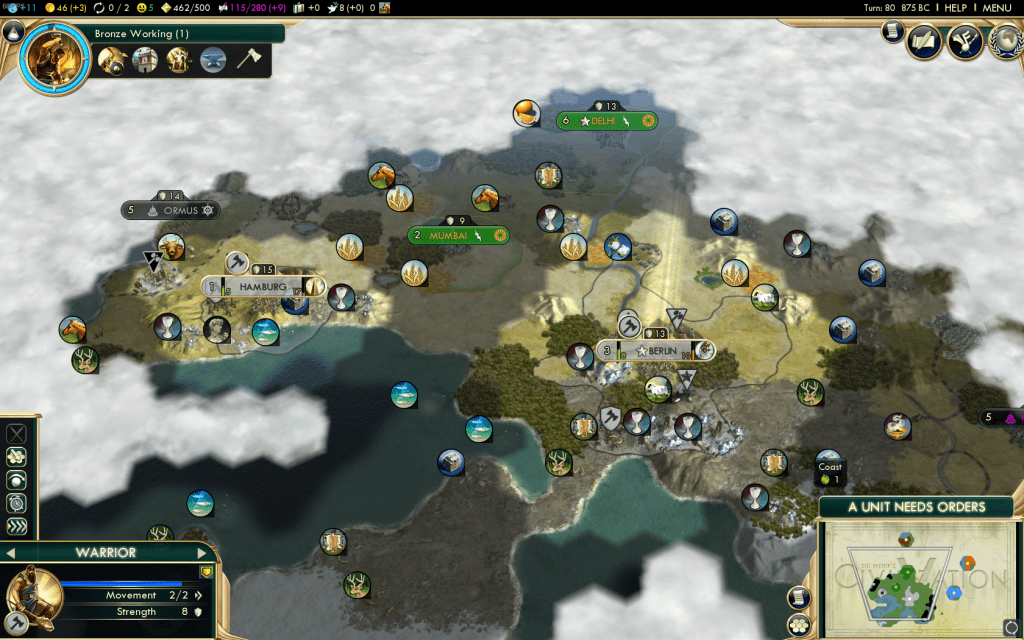Screen dimensions: 1024x640
Task: Open the MENU in the top bar
Action: click(x=997, y=8)
